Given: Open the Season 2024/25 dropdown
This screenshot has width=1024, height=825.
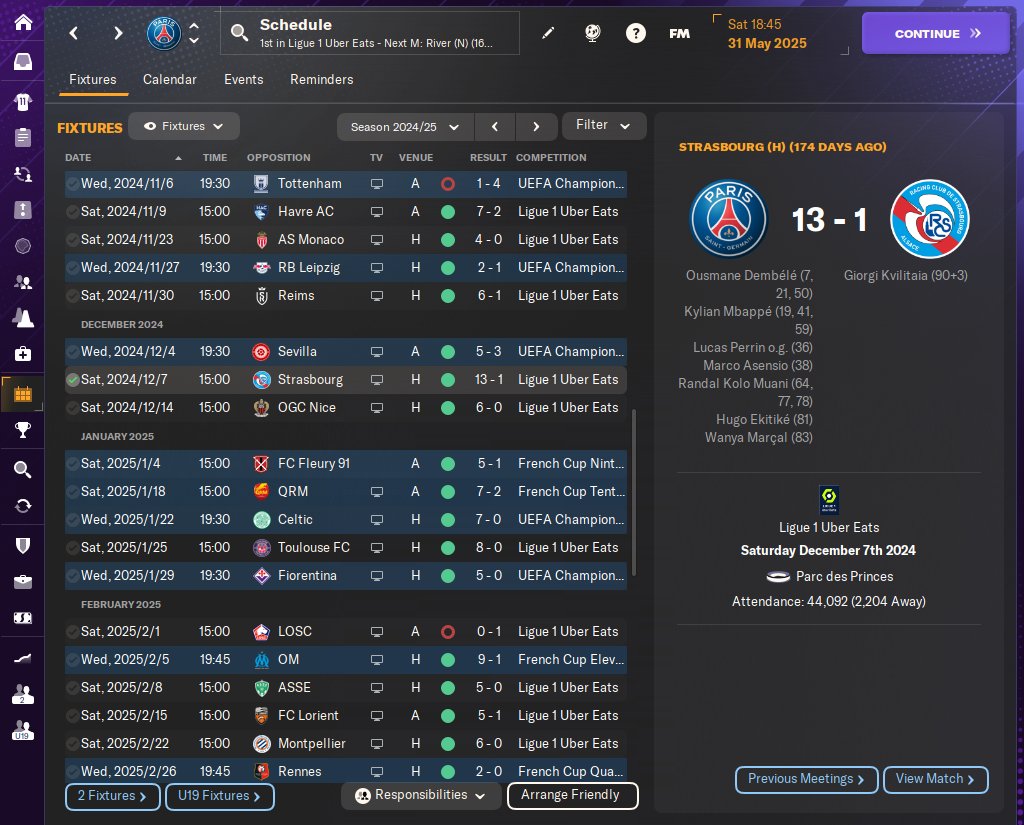Looking at the screenshot, I should (x=405, y=127).
